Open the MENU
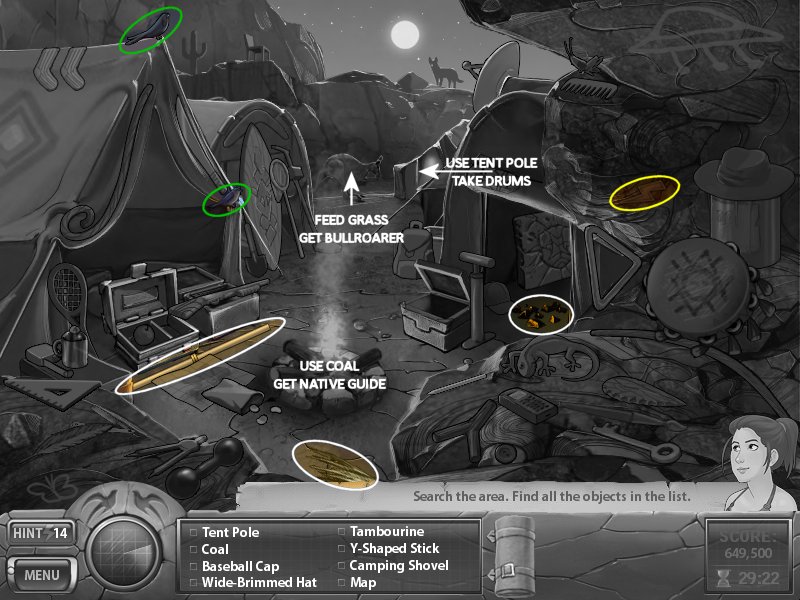 coord(41,575)
